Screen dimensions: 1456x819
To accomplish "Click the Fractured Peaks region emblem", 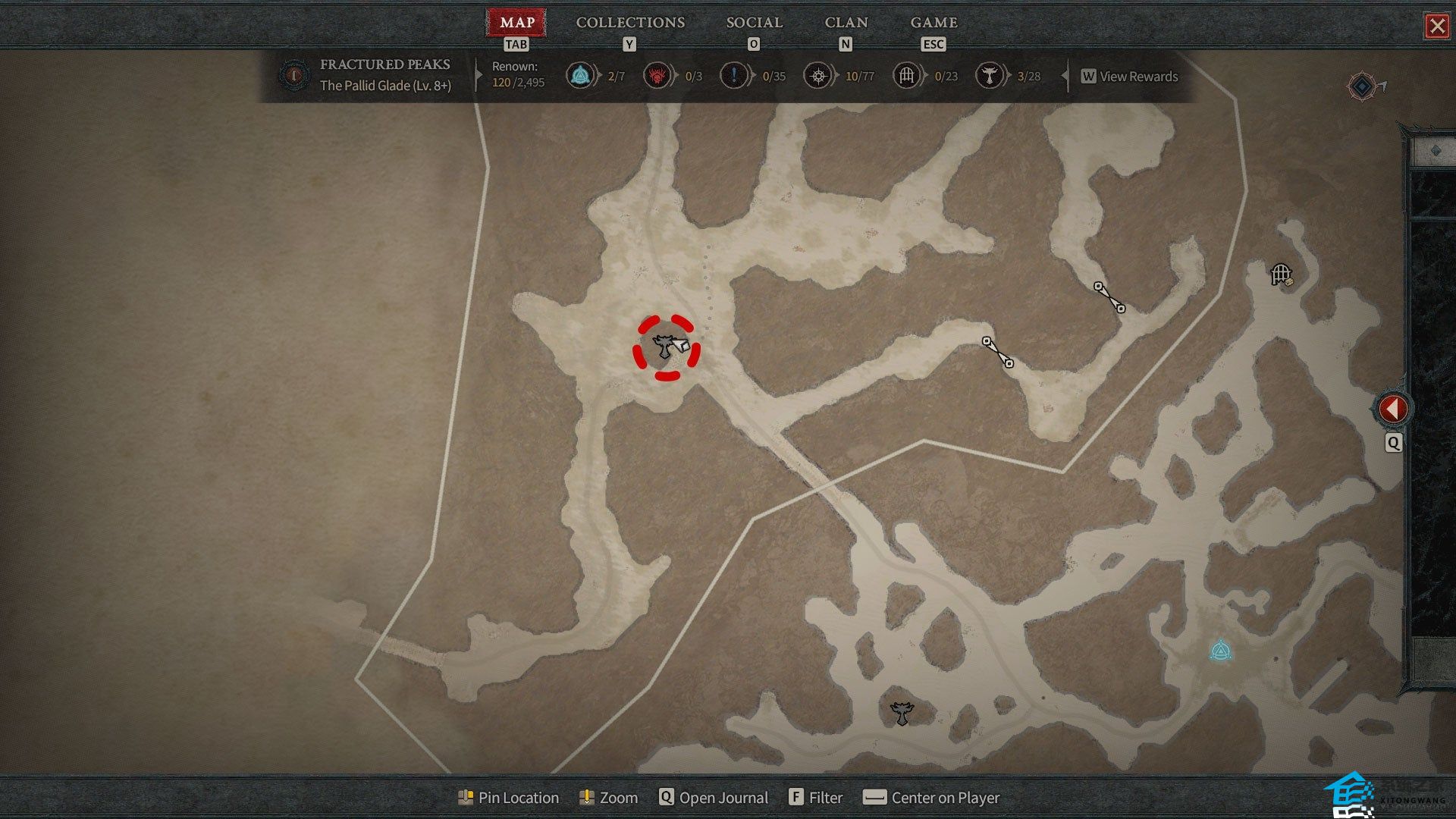I will pos(293,75).
